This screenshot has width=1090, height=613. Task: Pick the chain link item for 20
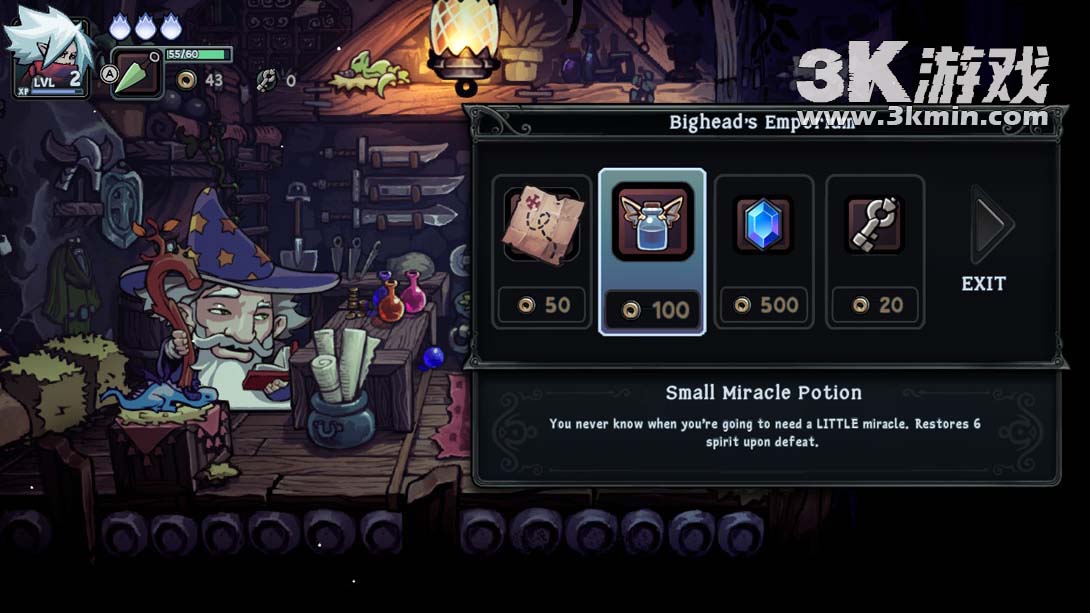pos(875,250)
